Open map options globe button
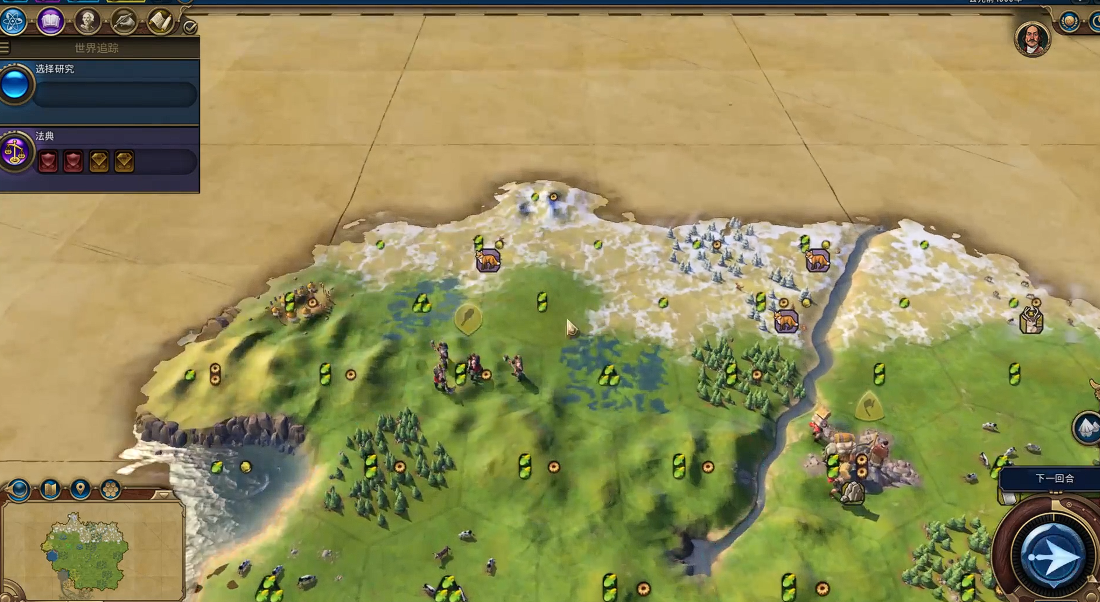Viewport: 1100px width, 602px height. tap(19, 490)
